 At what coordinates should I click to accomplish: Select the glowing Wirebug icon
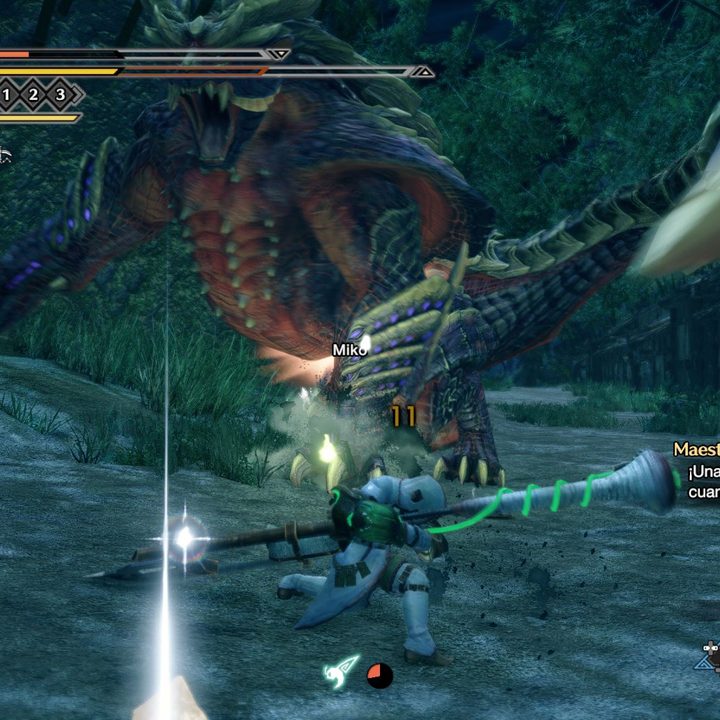341,671
